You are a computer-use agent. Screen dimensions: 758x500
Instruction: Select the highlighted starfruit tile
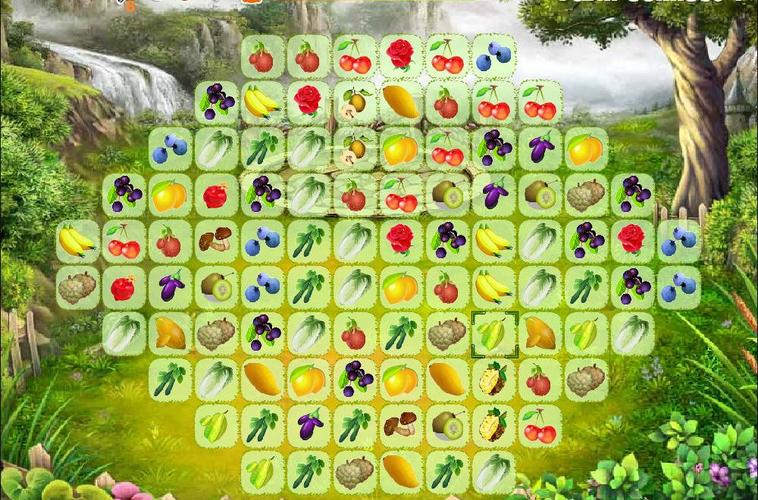(x=493, y=334)
